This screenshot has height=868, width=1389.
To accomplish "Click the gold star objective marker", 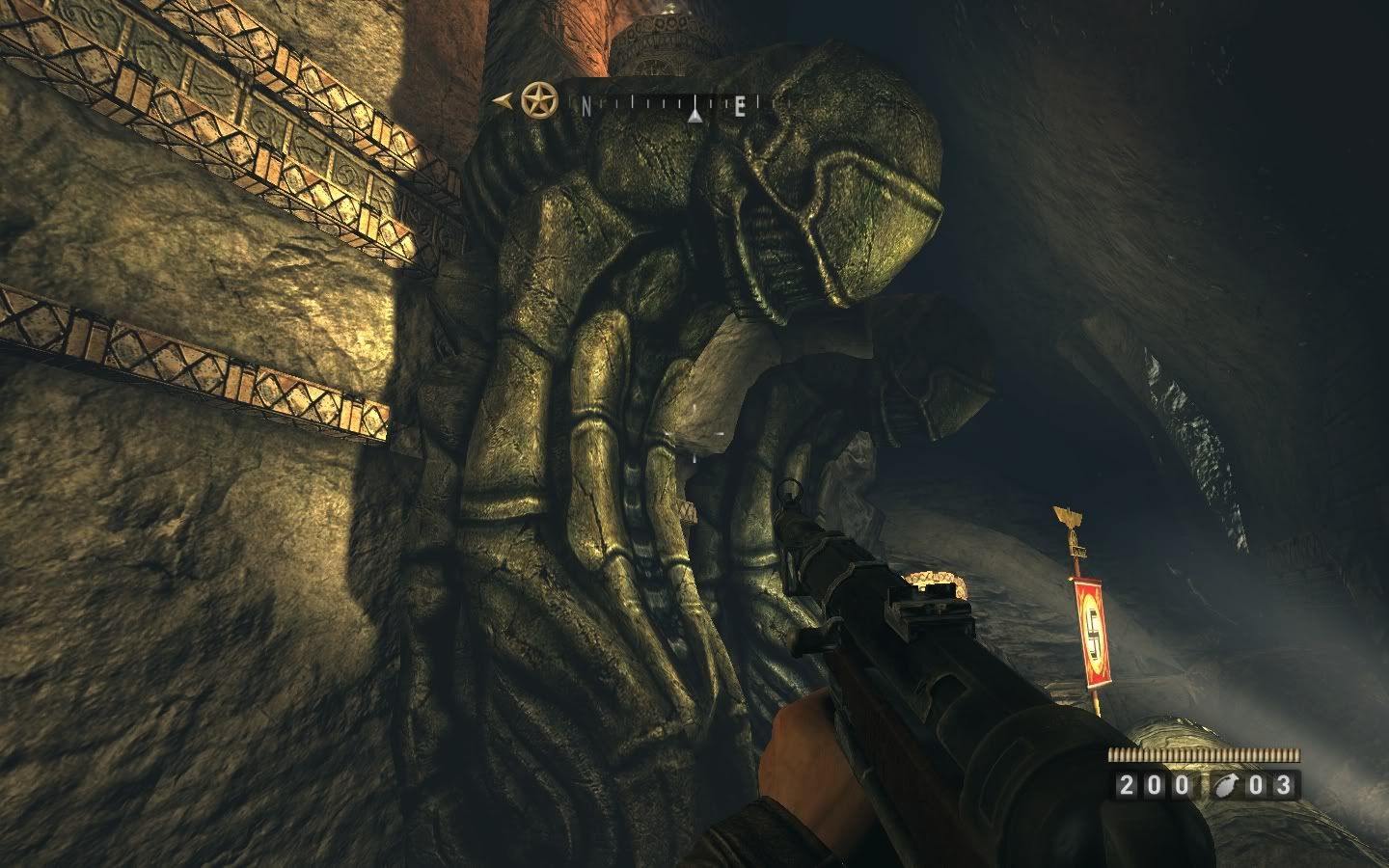I will 536,99.
